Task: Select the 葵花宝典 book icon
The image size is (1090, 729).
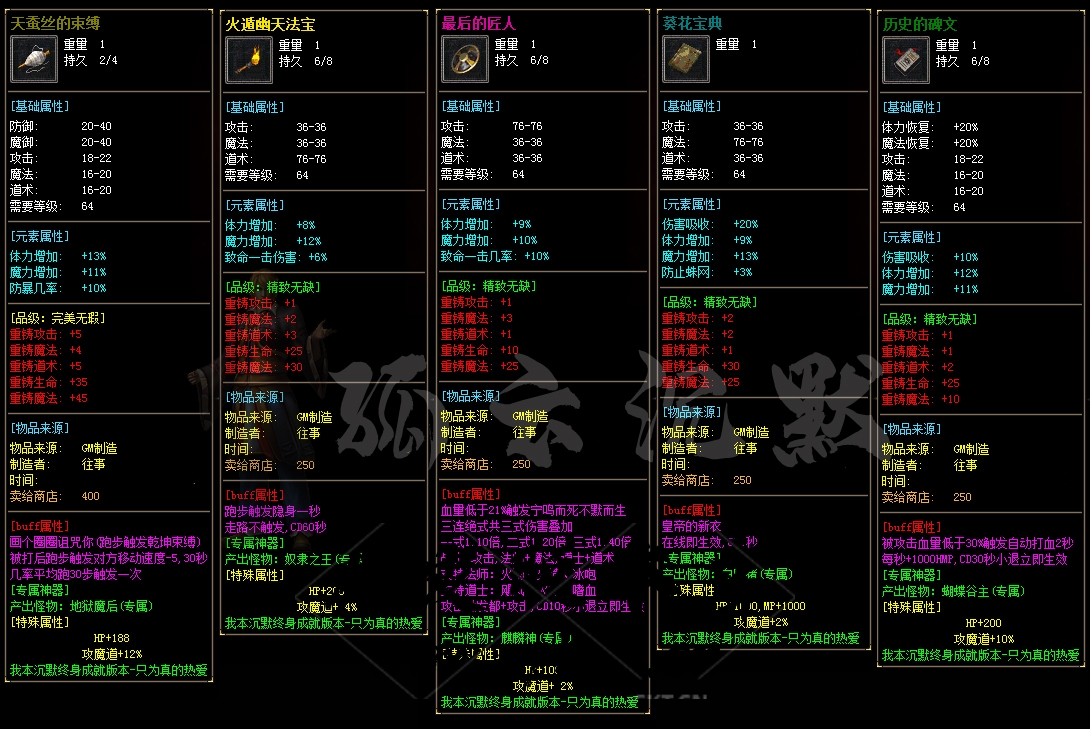Action: tap(686, 60)
